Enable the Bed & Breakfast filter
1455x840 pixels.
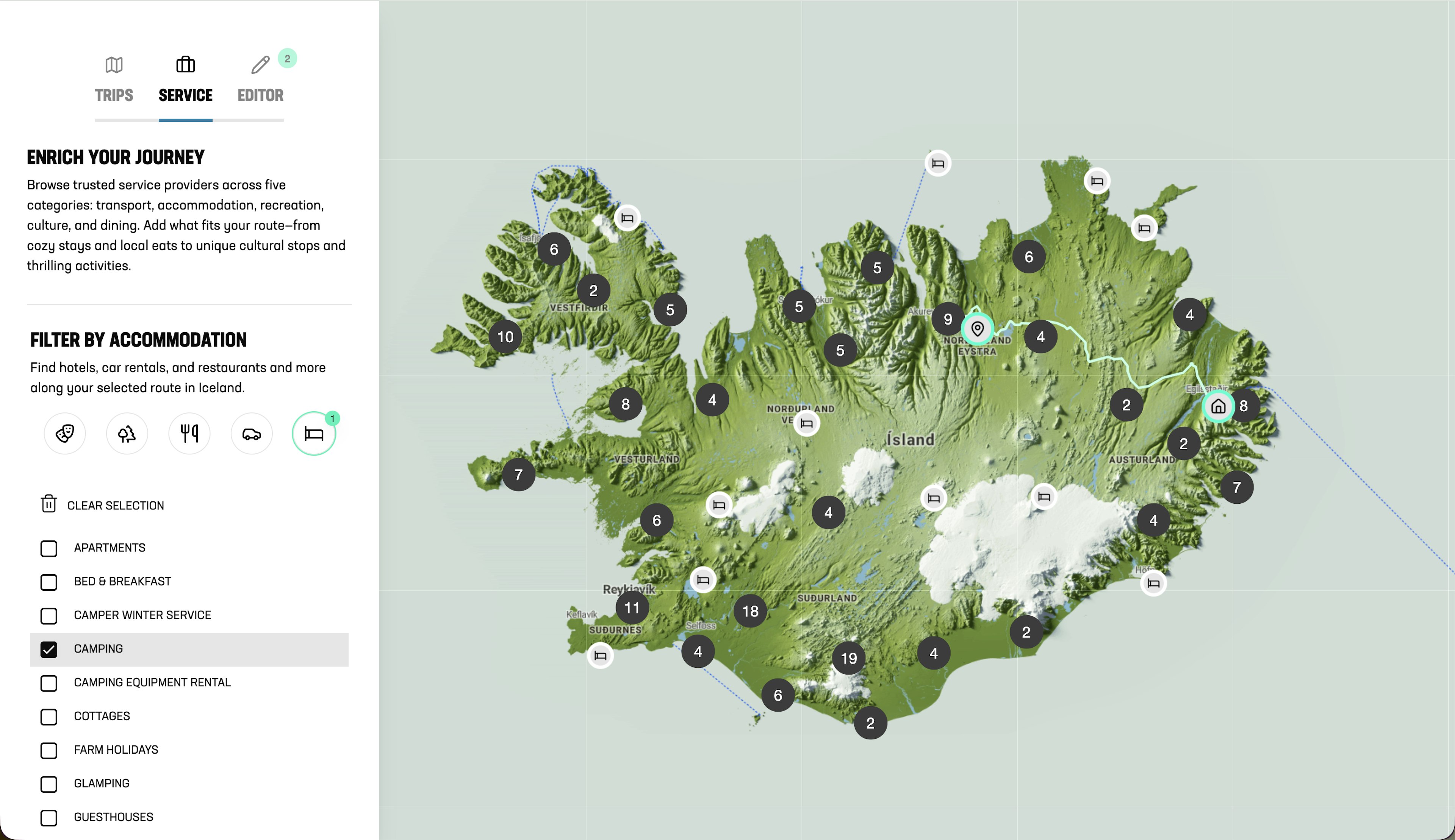click(49, 582)
